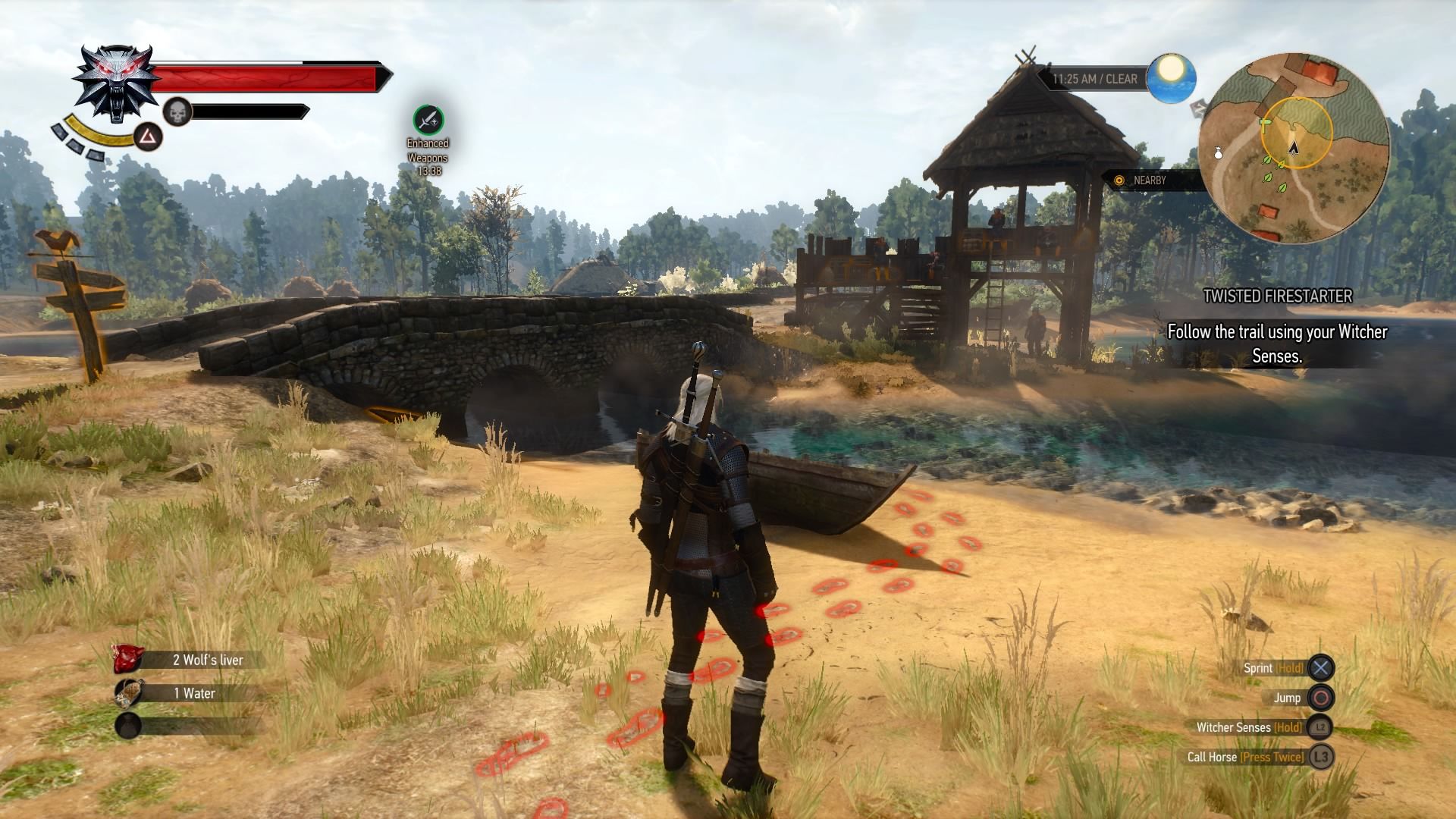The image size is (1456, 819).
Task: Click the player arrow on the minimap
Action: [1293, 149]
